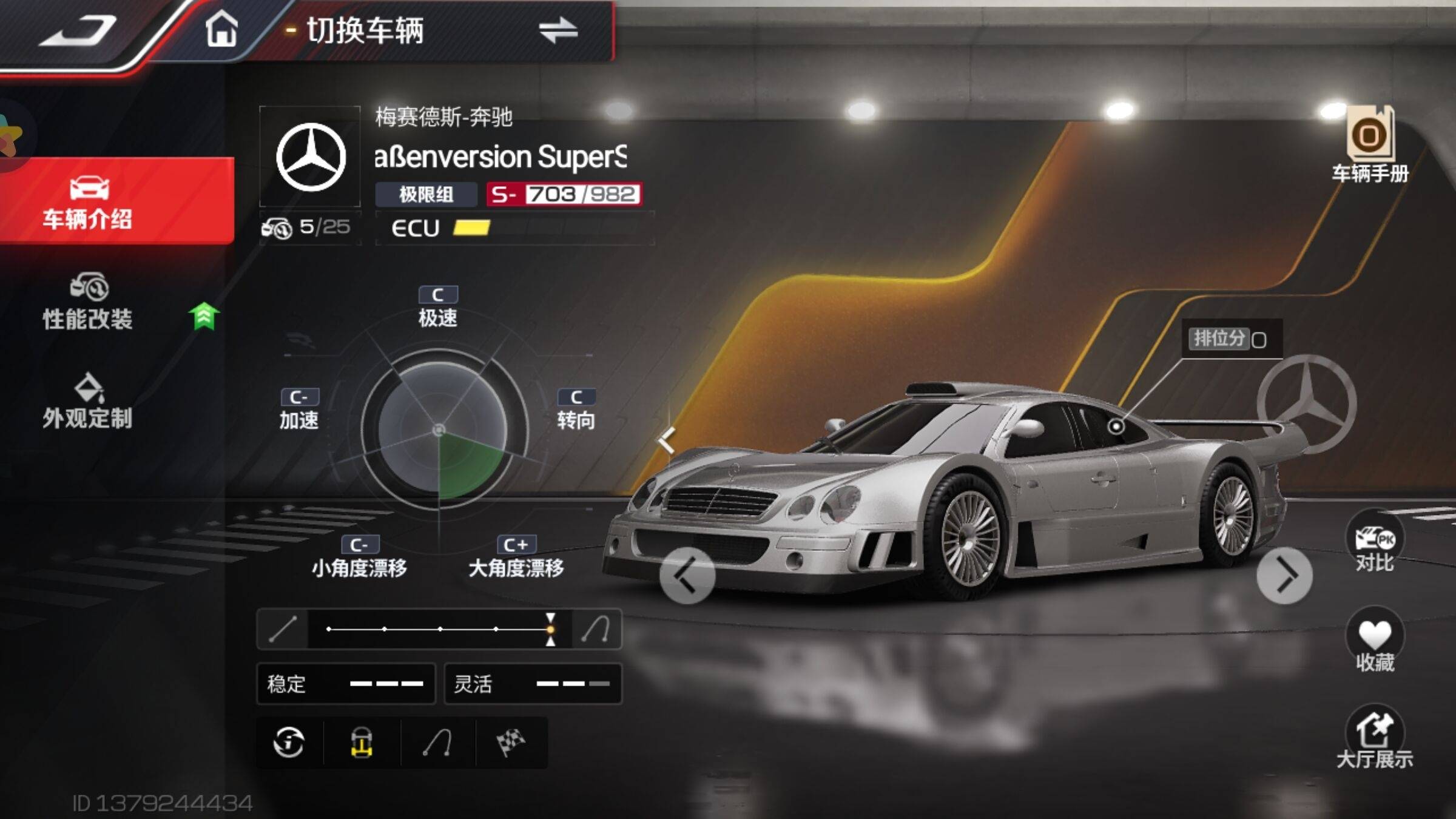Select the checkered flag icon
Viewport: 1456px width, 819px height.
click(511, 743)
